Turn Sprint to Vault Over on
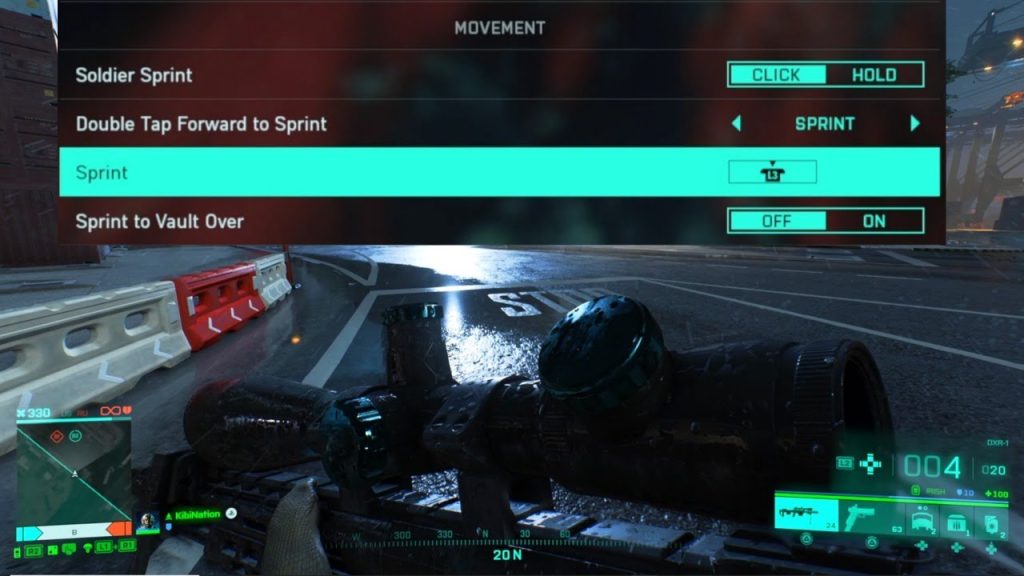Screen dimensions: 1024x576 pos(873,221)
